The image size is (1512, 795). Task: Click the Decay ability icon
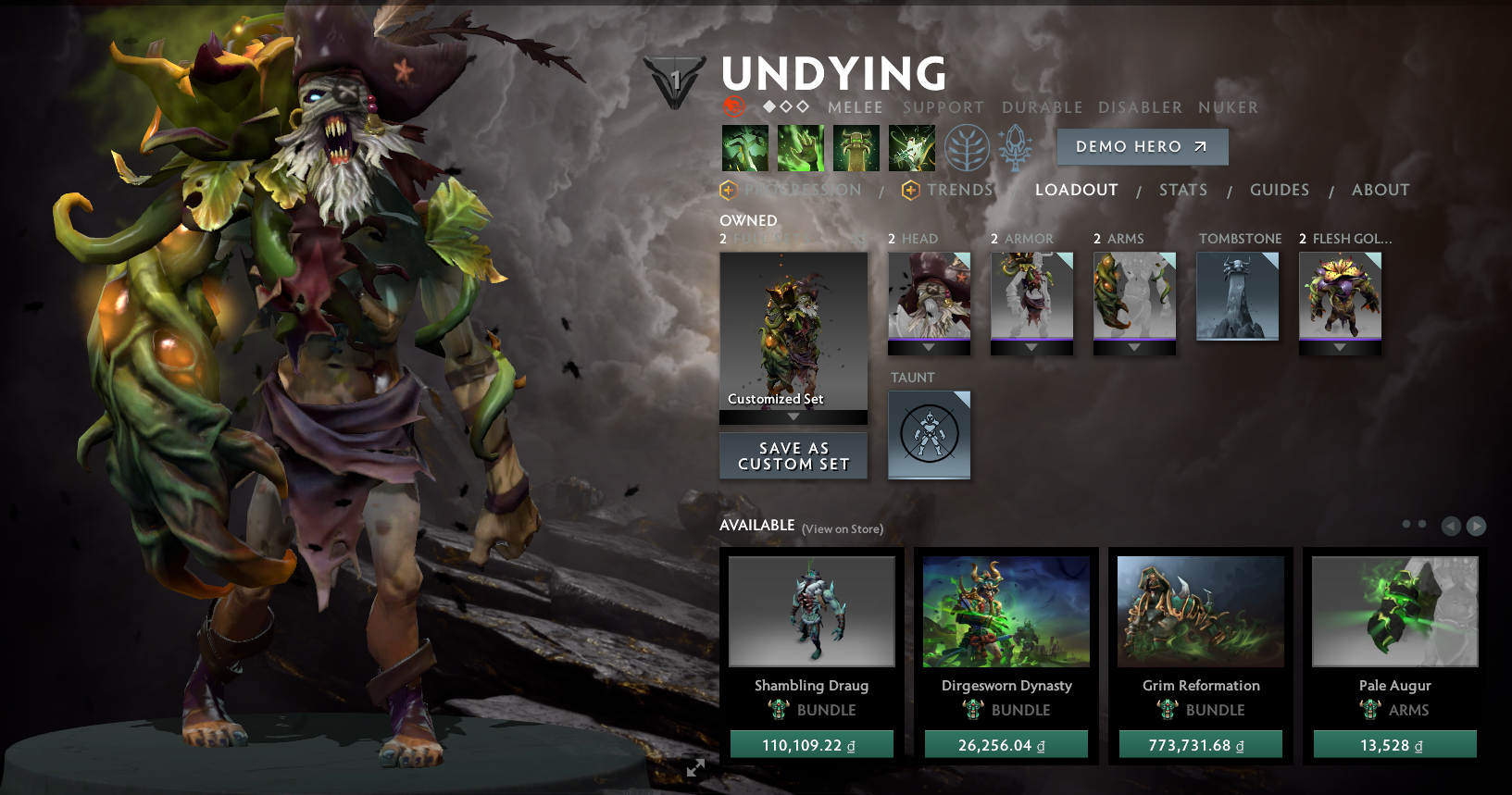tap(745, 147)
